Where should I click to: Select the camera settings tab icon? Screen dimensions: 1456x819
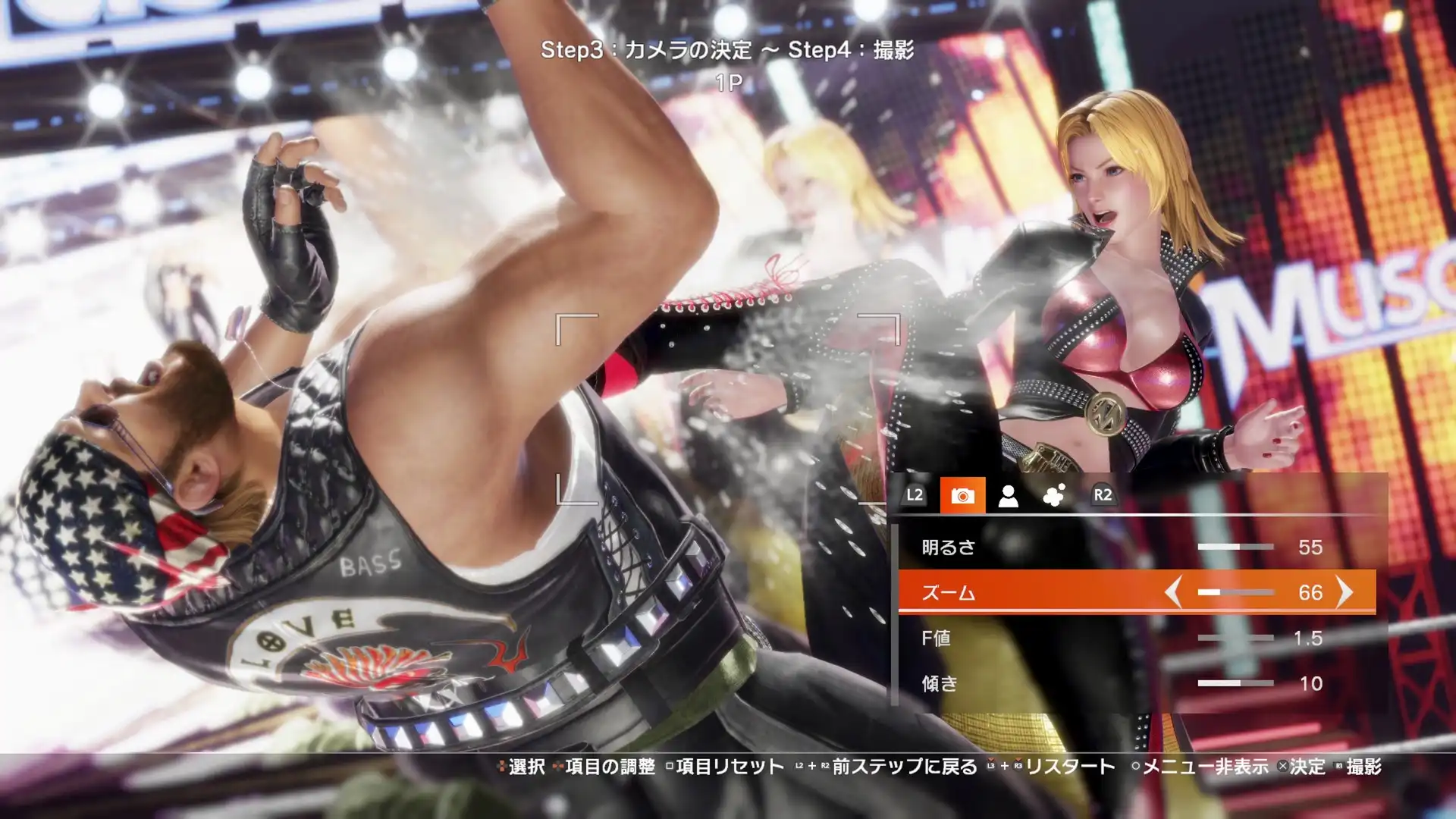[x=964, y=497]
